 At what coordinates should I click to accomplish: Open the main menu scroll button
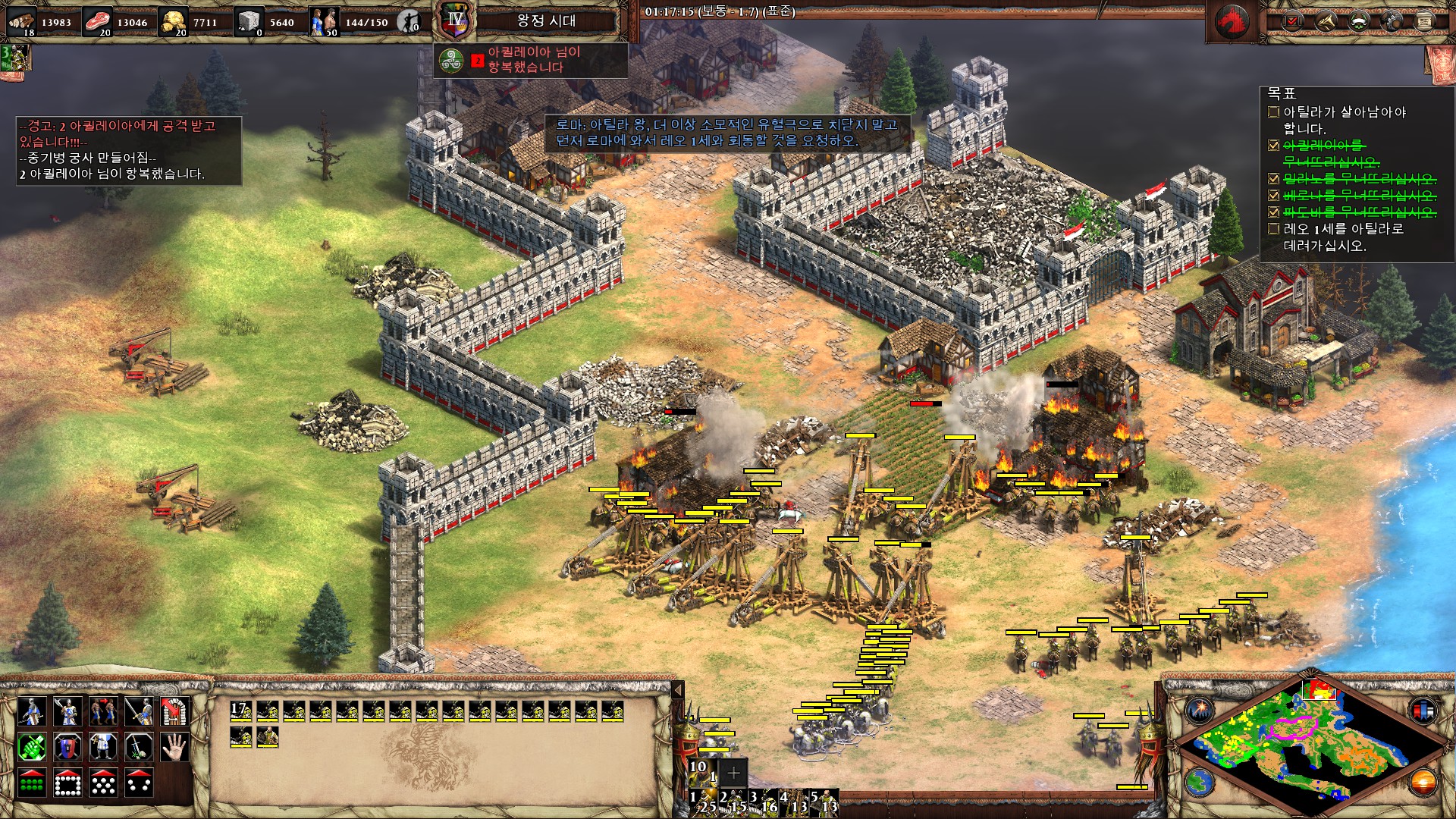click(x=1425, y=21)
